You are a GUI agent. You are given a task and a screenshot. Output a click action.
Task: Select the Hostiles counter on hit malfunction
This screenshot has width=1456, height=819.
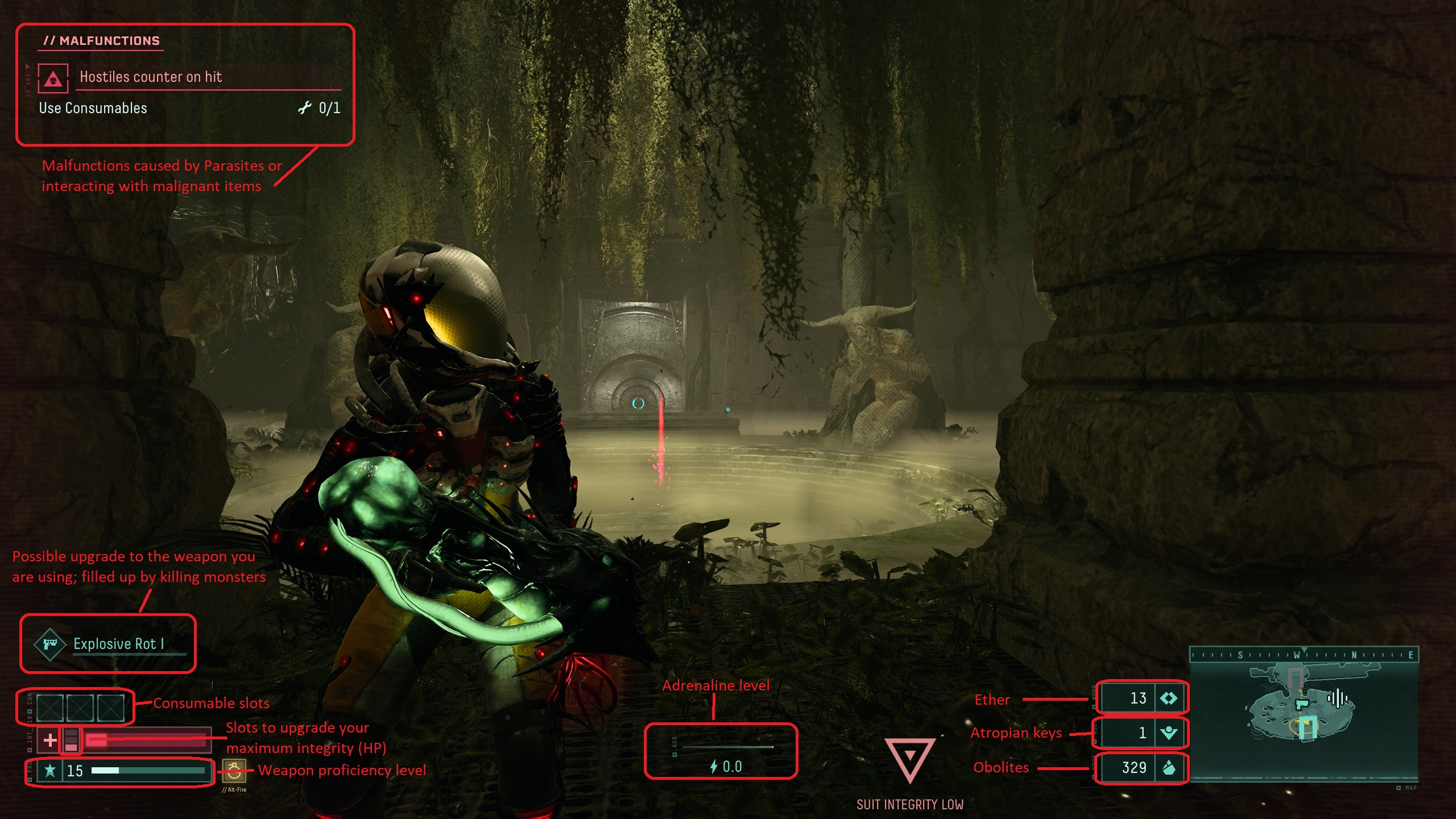click(x=151, y=77)
